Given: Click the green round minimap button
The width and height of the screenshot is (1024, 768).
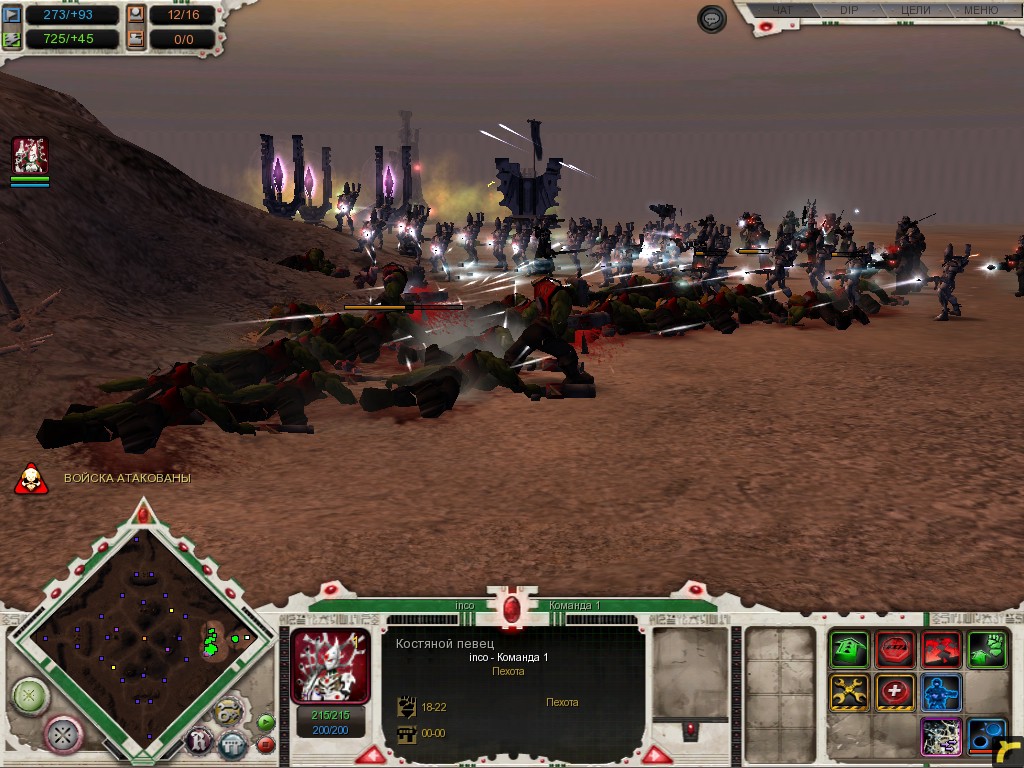Looking at the screenshot, I should 30,694.
